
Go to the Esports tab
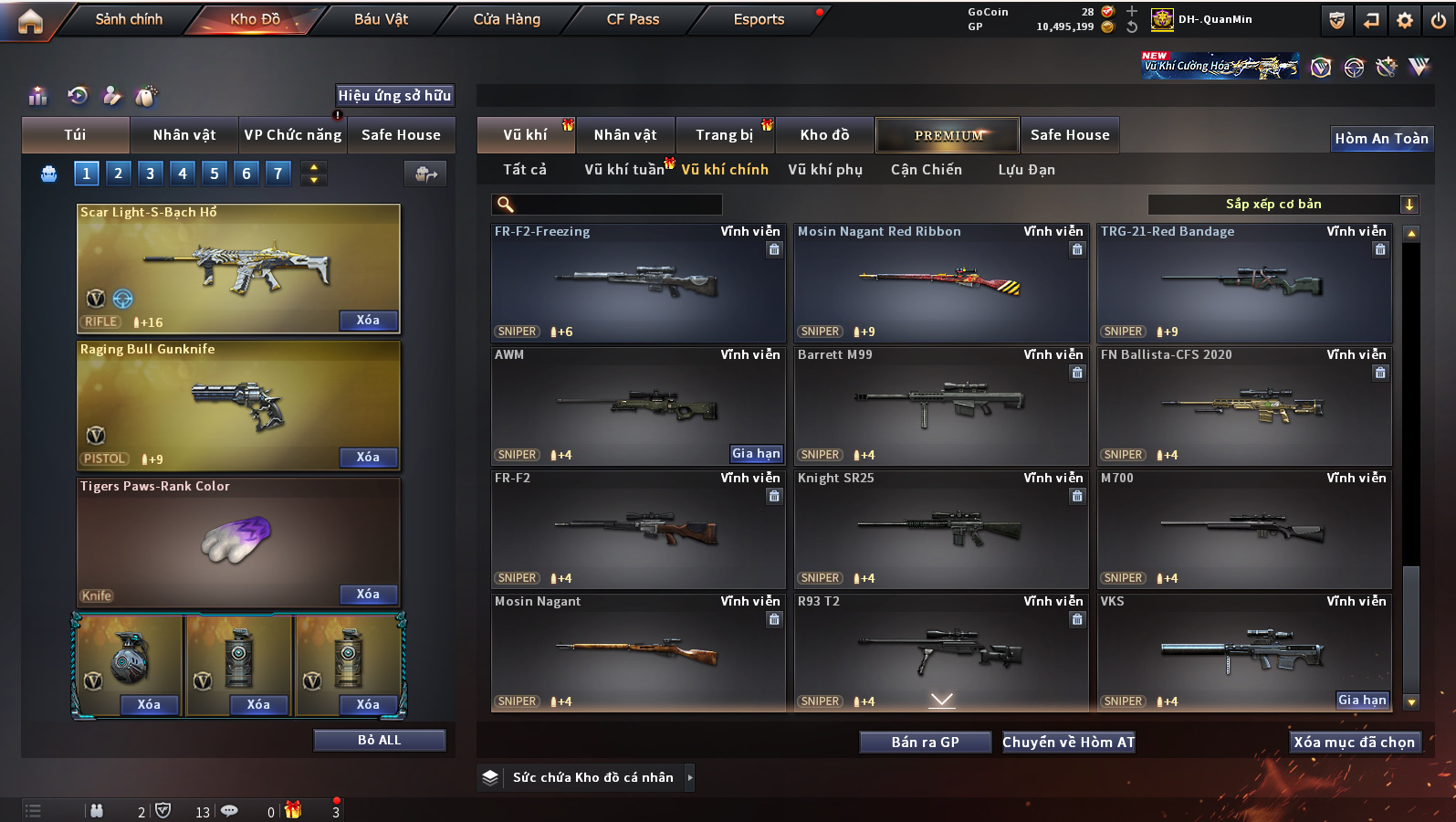point(759,19)
